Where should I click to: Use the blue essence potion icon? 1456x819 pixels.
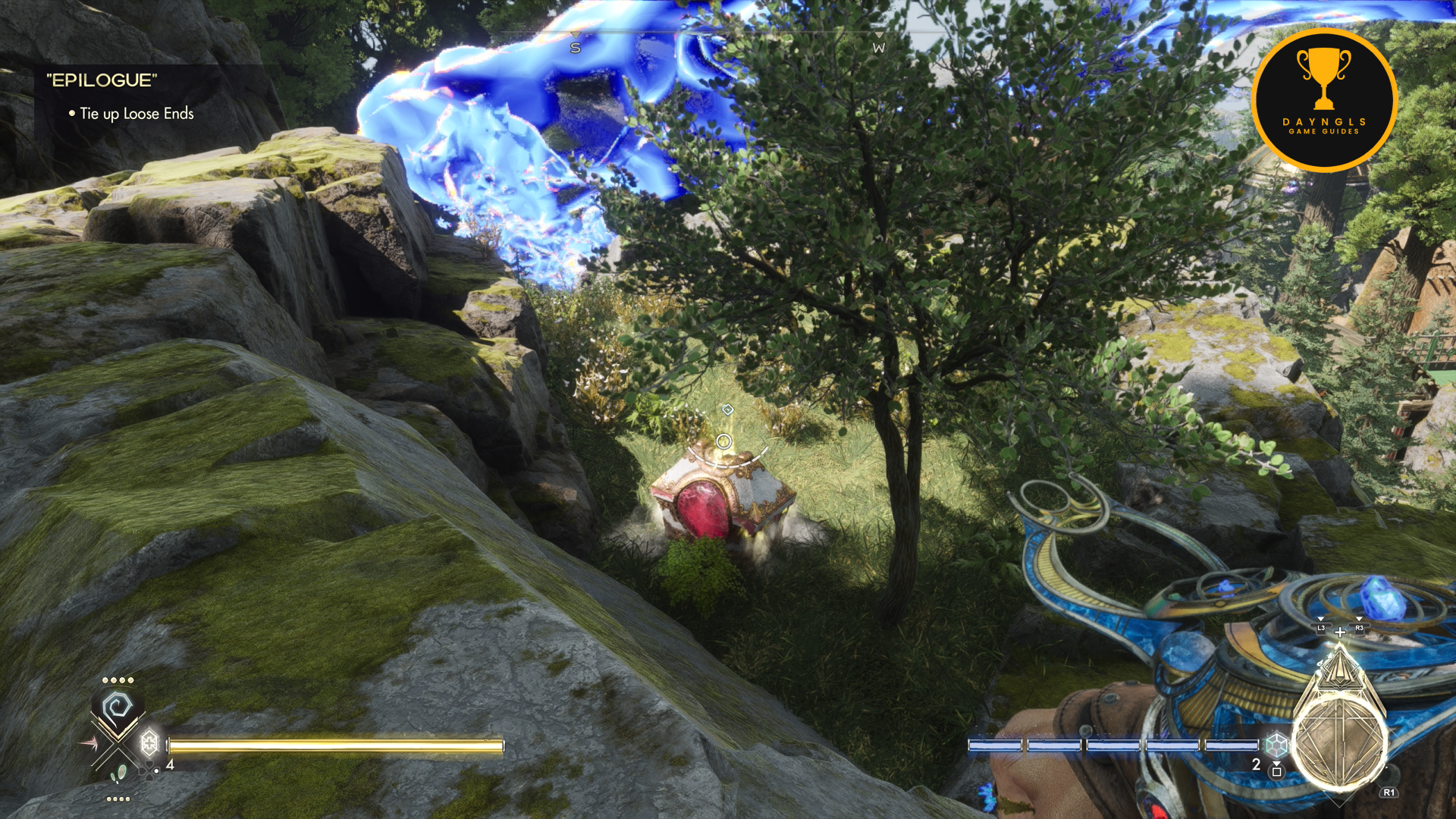point(1277,745)
